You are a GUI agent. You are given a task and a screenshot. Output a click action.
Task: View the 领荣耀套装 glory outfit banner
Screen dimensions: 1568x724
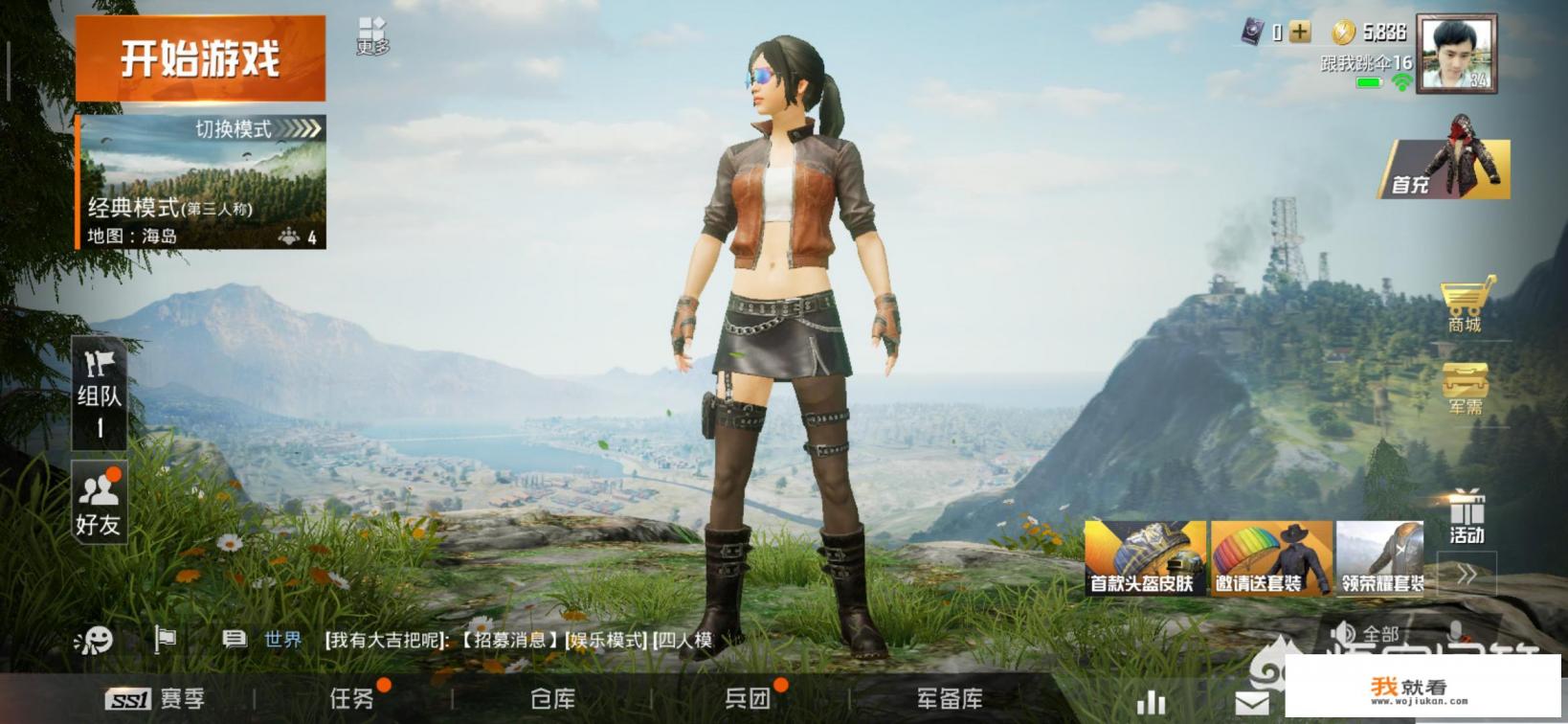pyautogui.click(x=1380, y=558)
